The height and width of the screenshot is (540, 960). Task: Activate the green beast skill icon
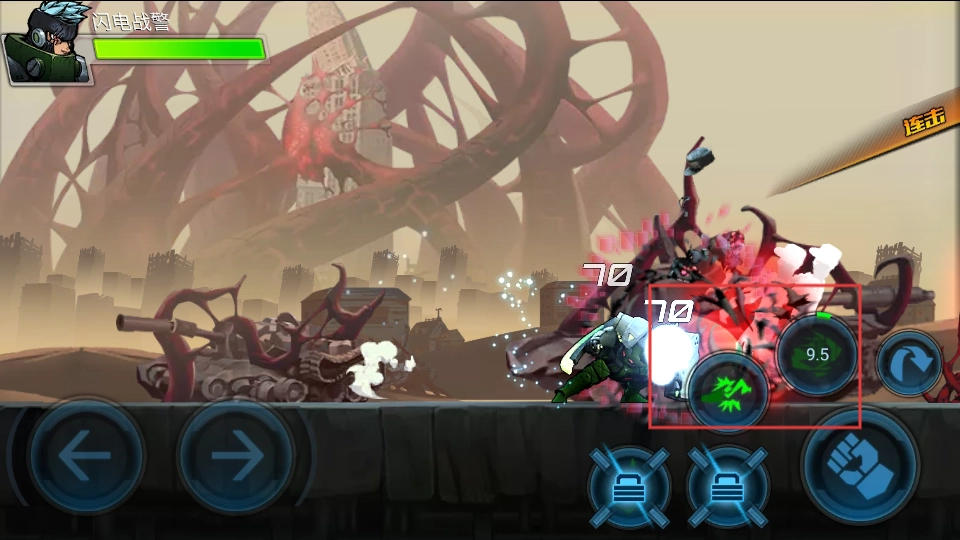pos(728,390)
